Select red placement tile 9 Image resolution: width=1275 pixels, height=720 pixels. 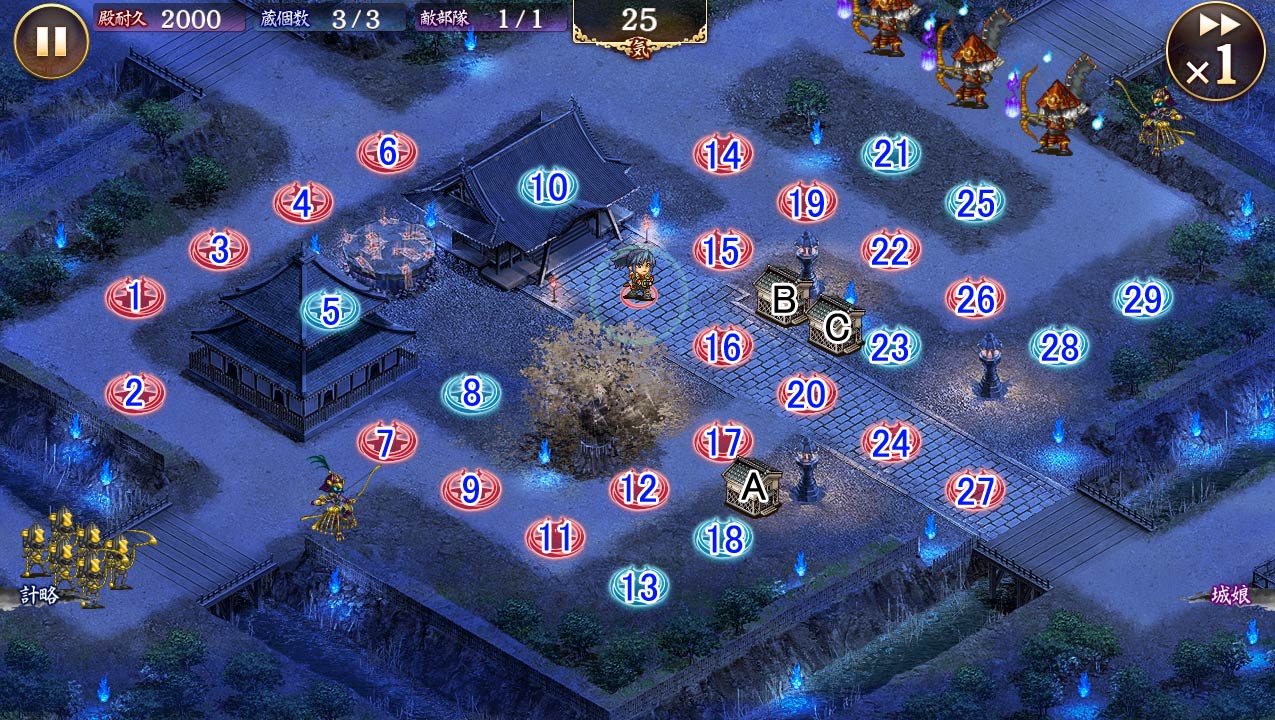[x=471, y=489]
